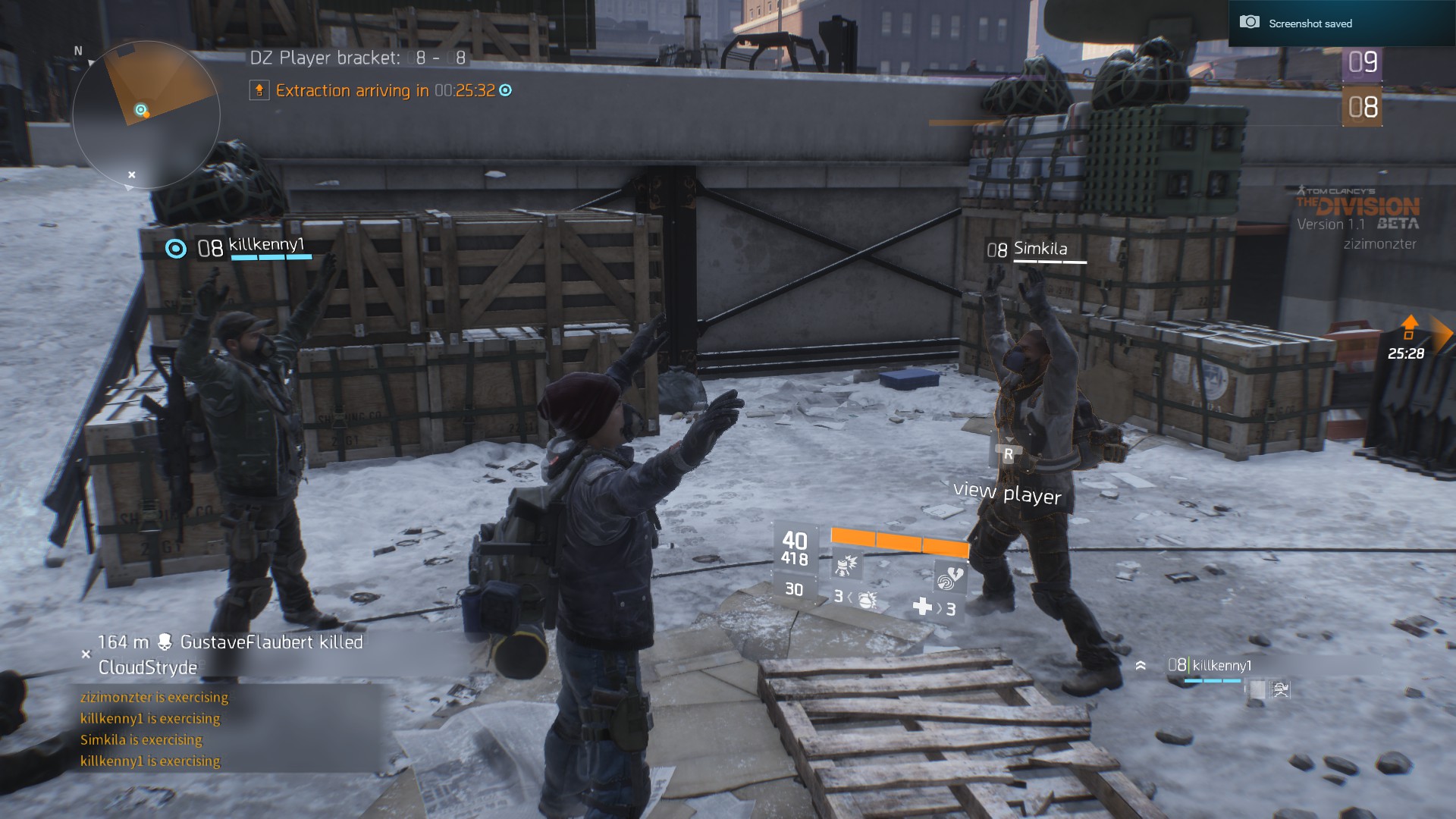Activate the pulse scan skill icon
The width and height of the screenshot is (1456, 819).
point(949,578)
